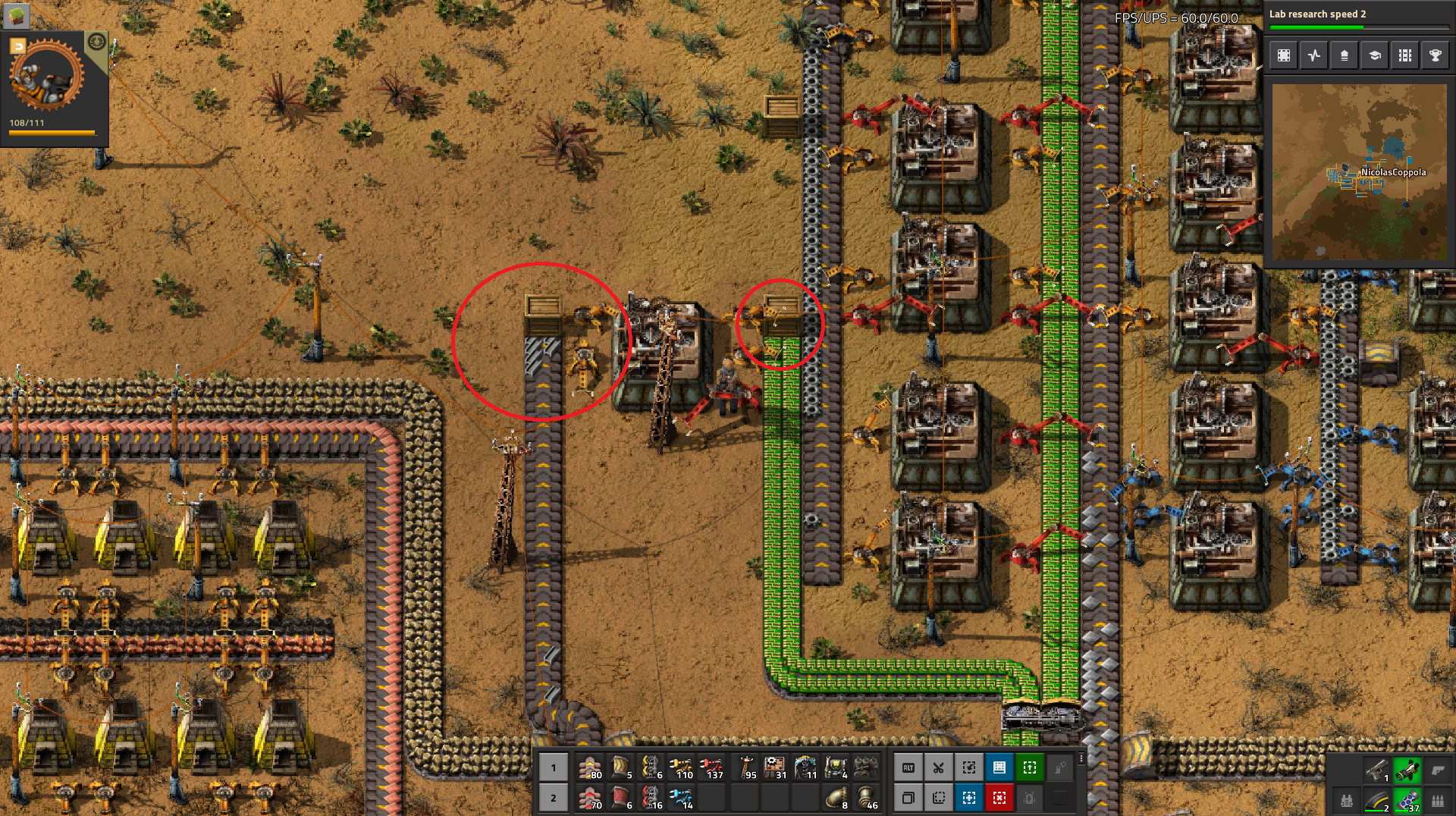The image size is (1456, 816).
Task: Activate the blue deconstruction planner shortcut
Action: 970,797
